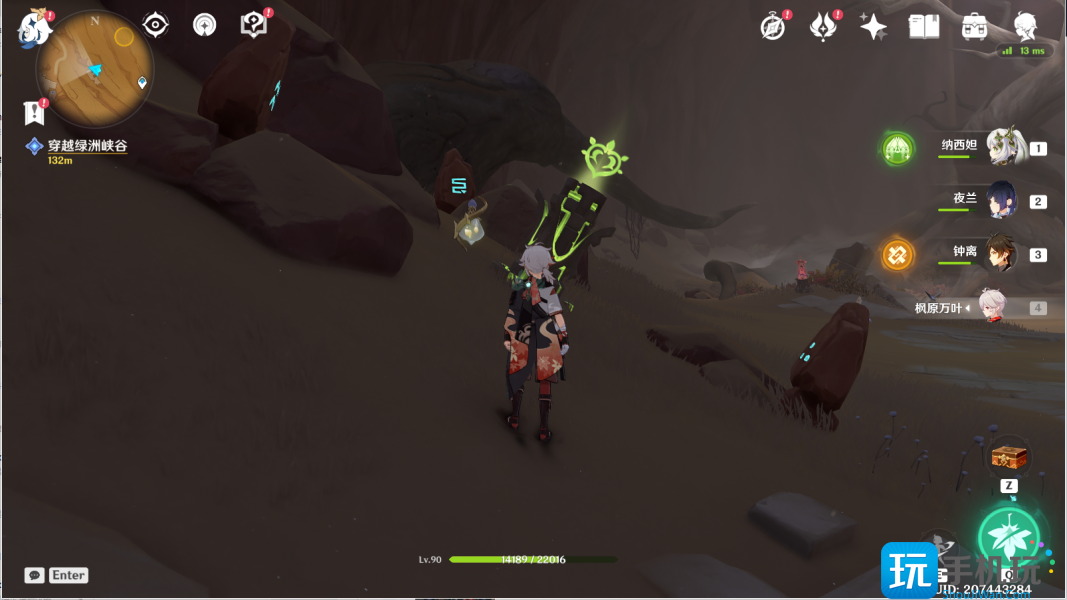1067x600 pixels.
Task: Switch to party member 夜兰
Action: (1002, 200)
